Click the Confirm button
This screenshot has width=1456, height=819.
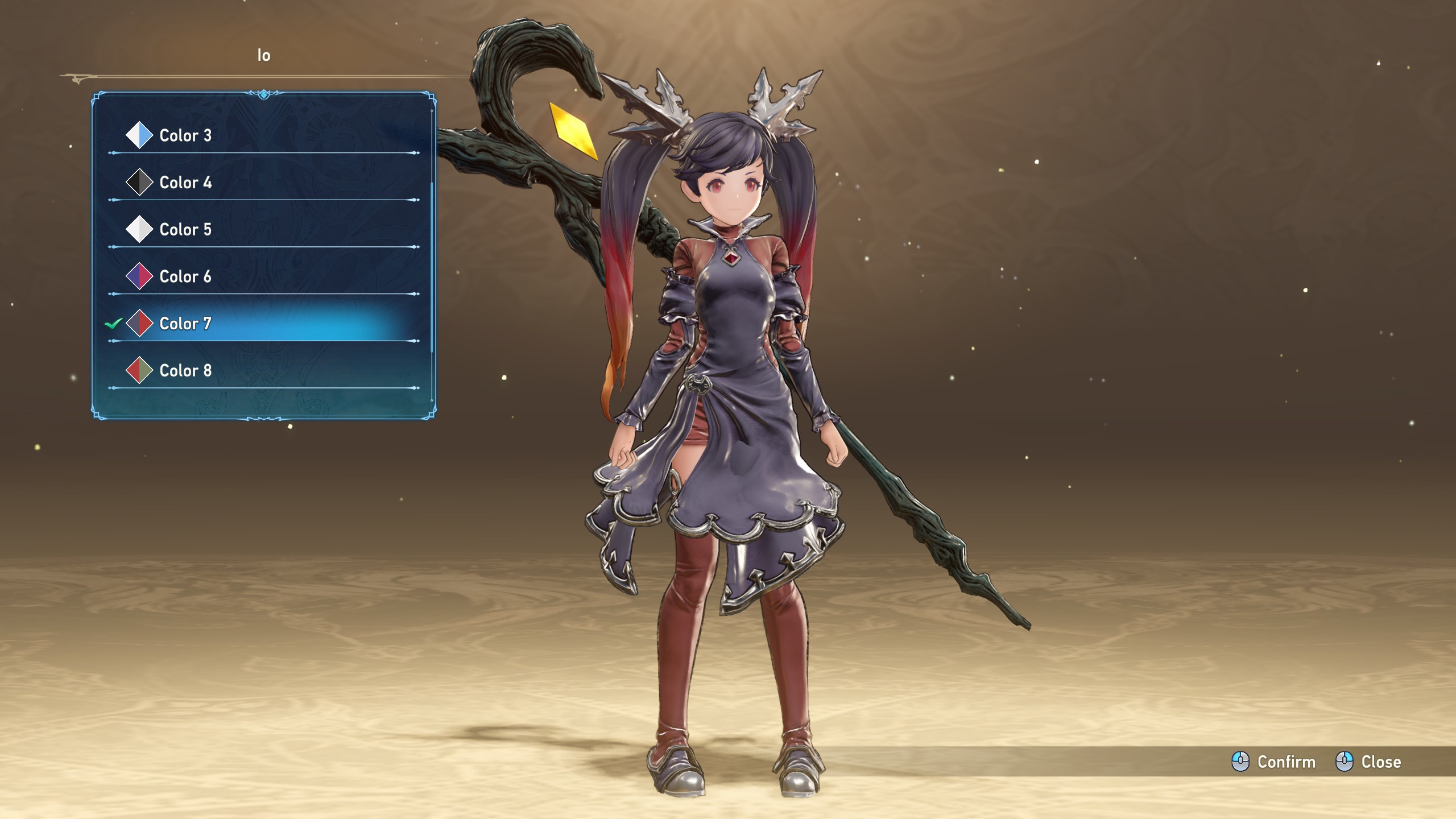1274,762
